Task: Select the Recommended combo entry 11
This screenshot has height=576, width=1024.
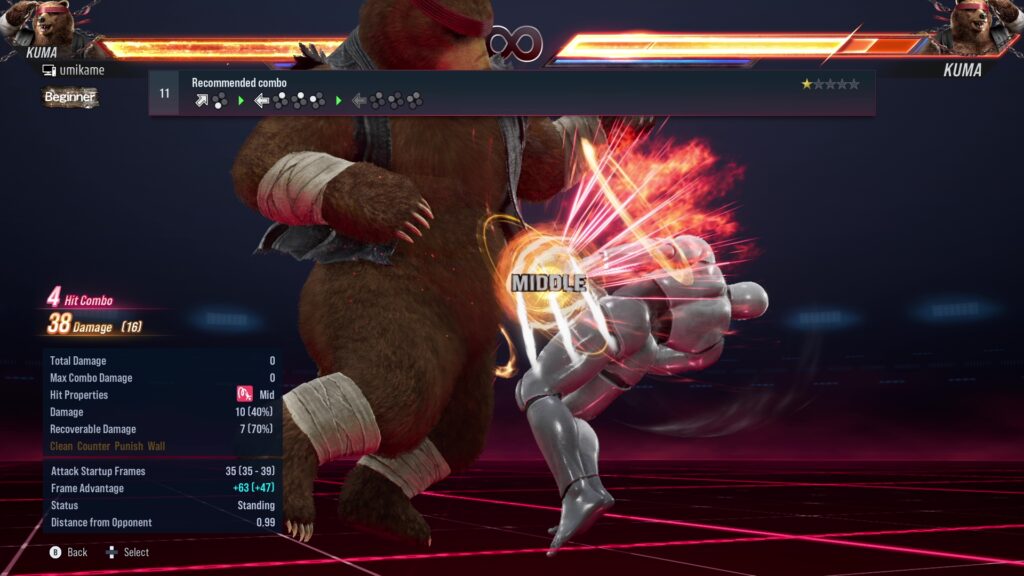Action: coord(510,93)
